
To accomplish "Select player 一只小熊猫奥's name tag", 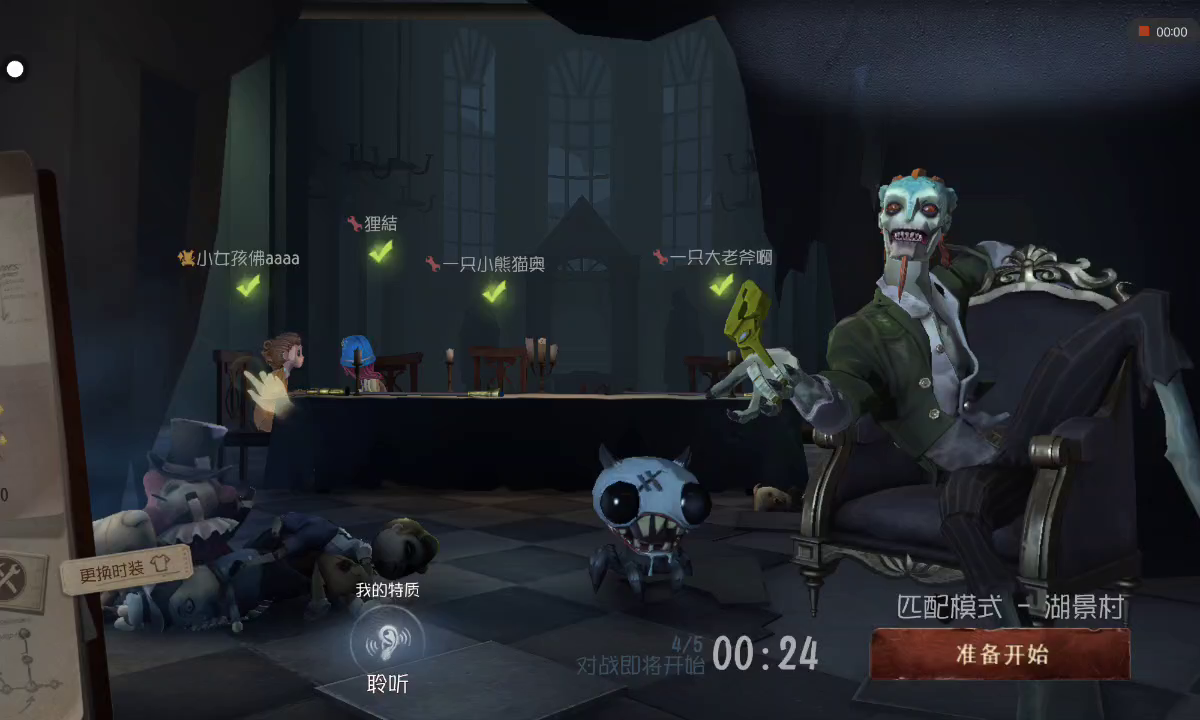I will coord(486,264).
